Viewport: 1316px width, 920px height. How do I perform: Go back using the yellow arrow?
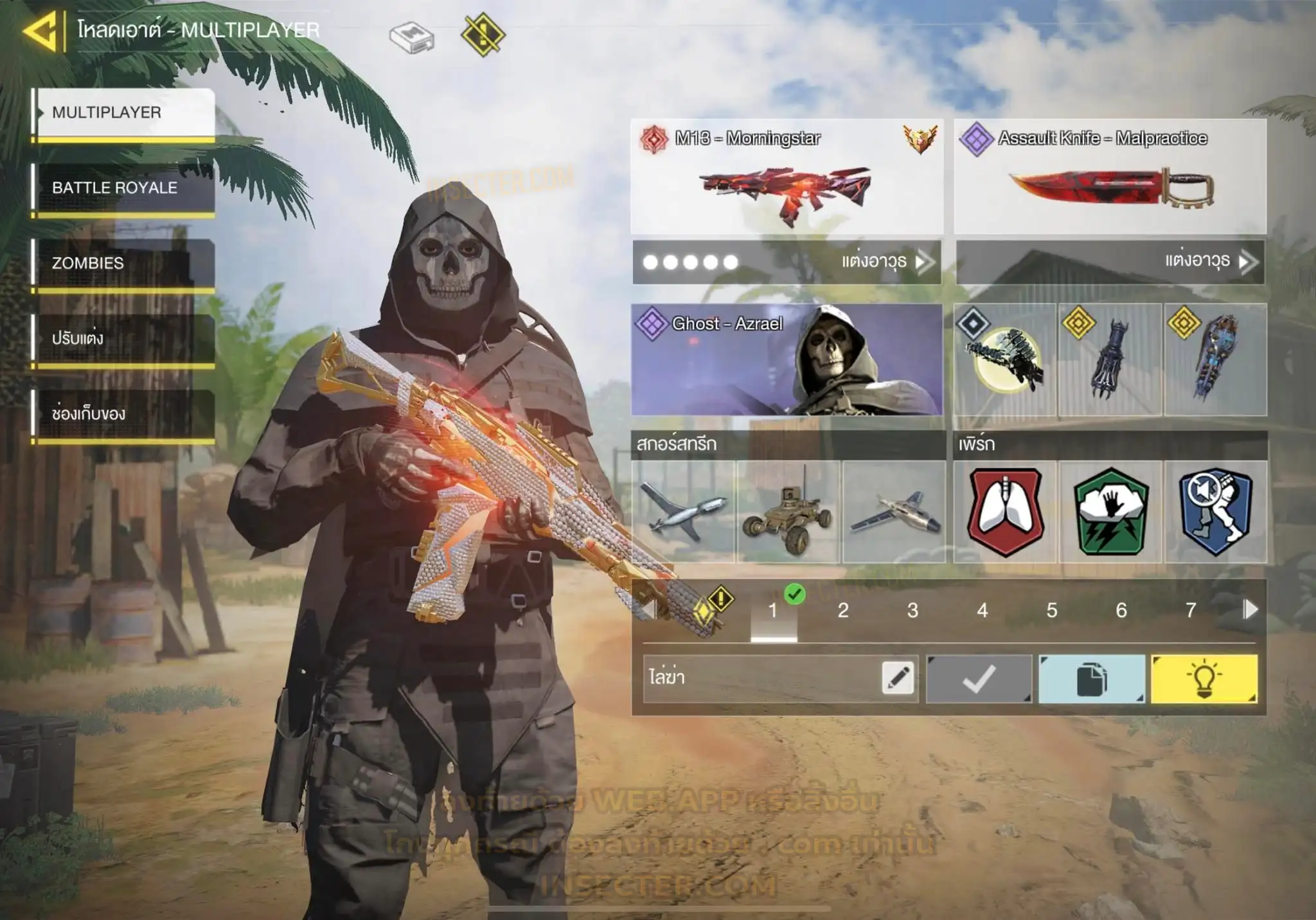(41, 30)
